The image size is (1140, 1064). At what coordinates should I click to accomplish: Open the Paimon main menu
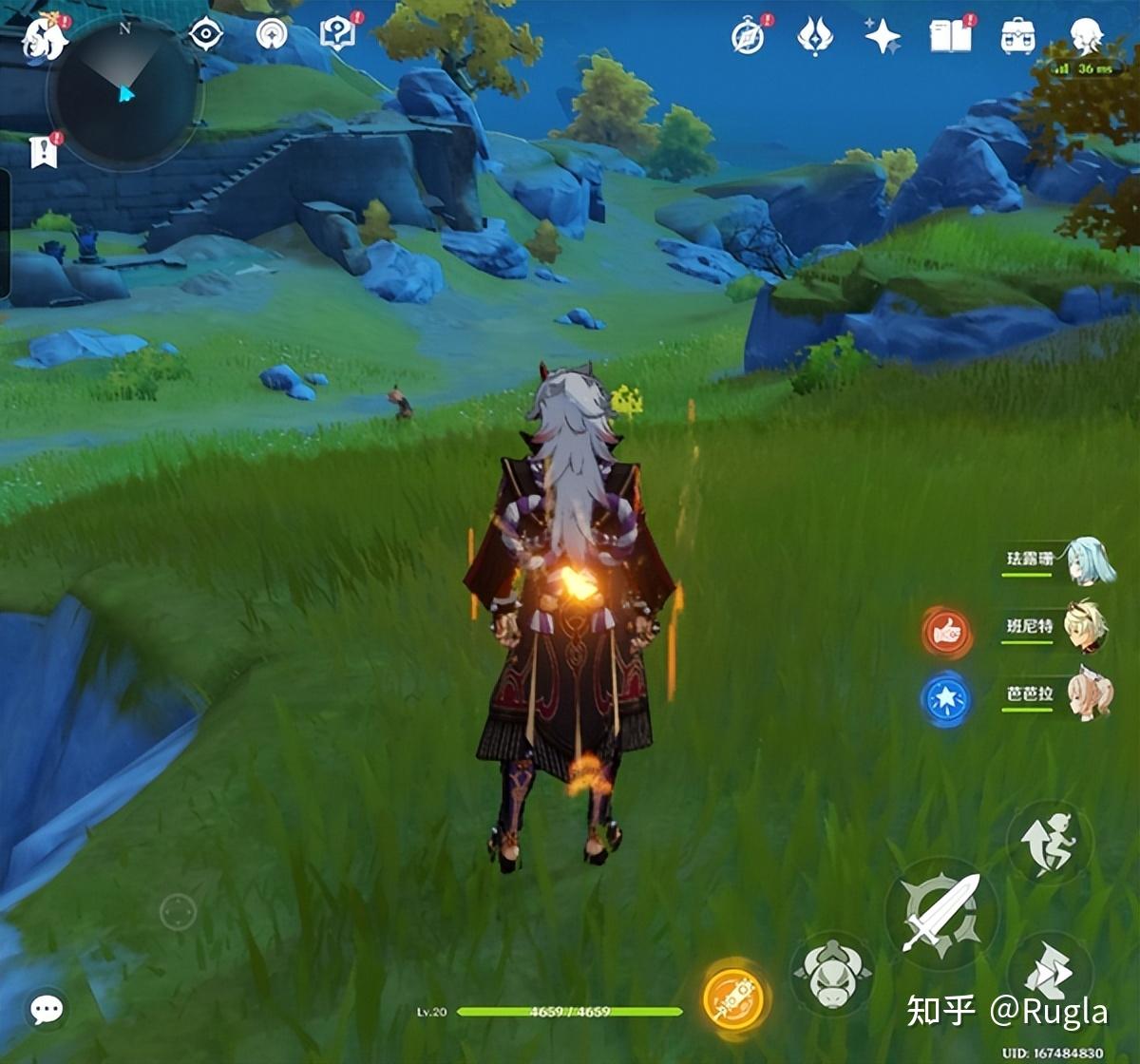43,38
